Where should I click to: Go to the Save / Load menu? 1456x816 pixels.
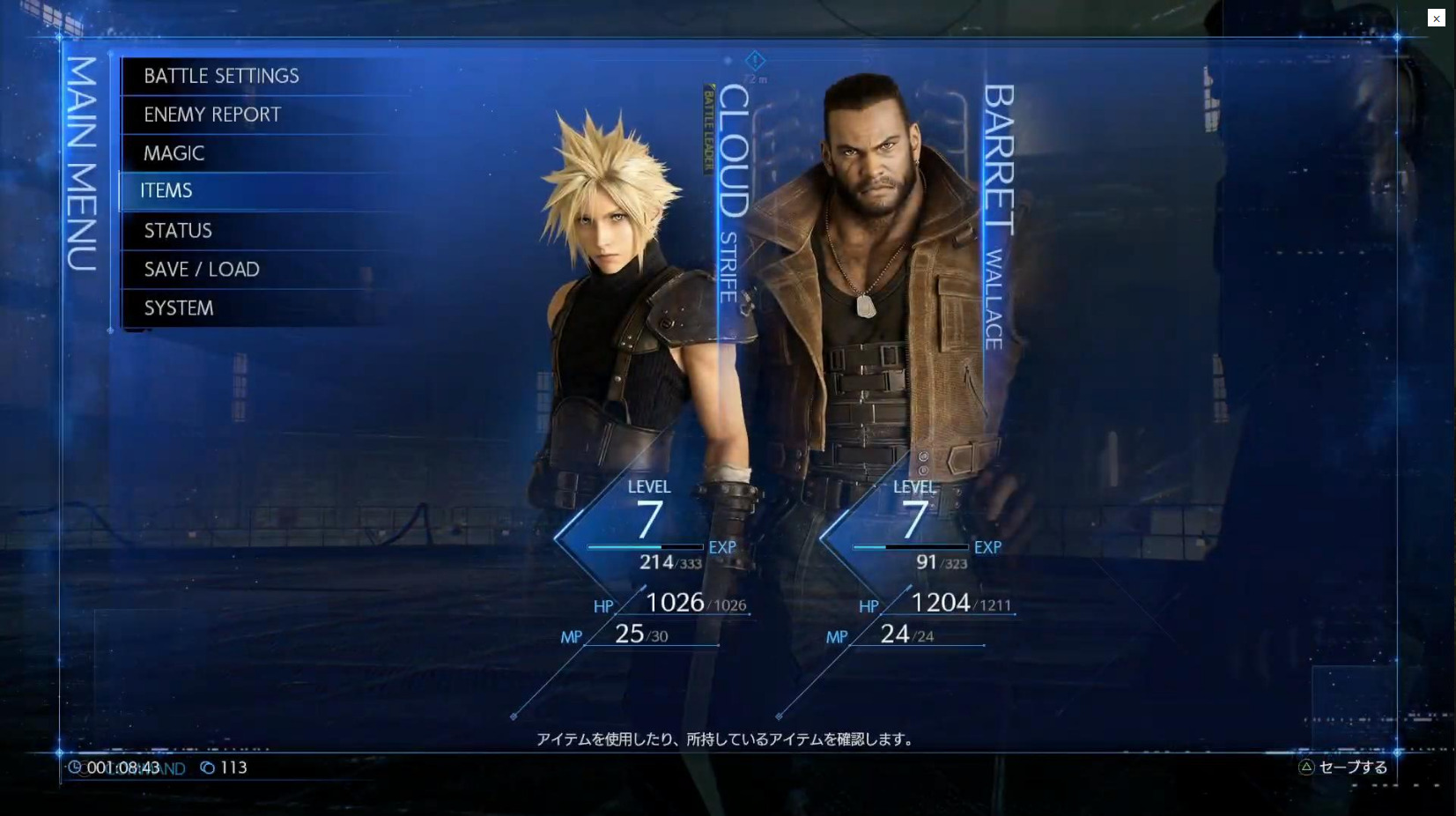click(202, 270)
